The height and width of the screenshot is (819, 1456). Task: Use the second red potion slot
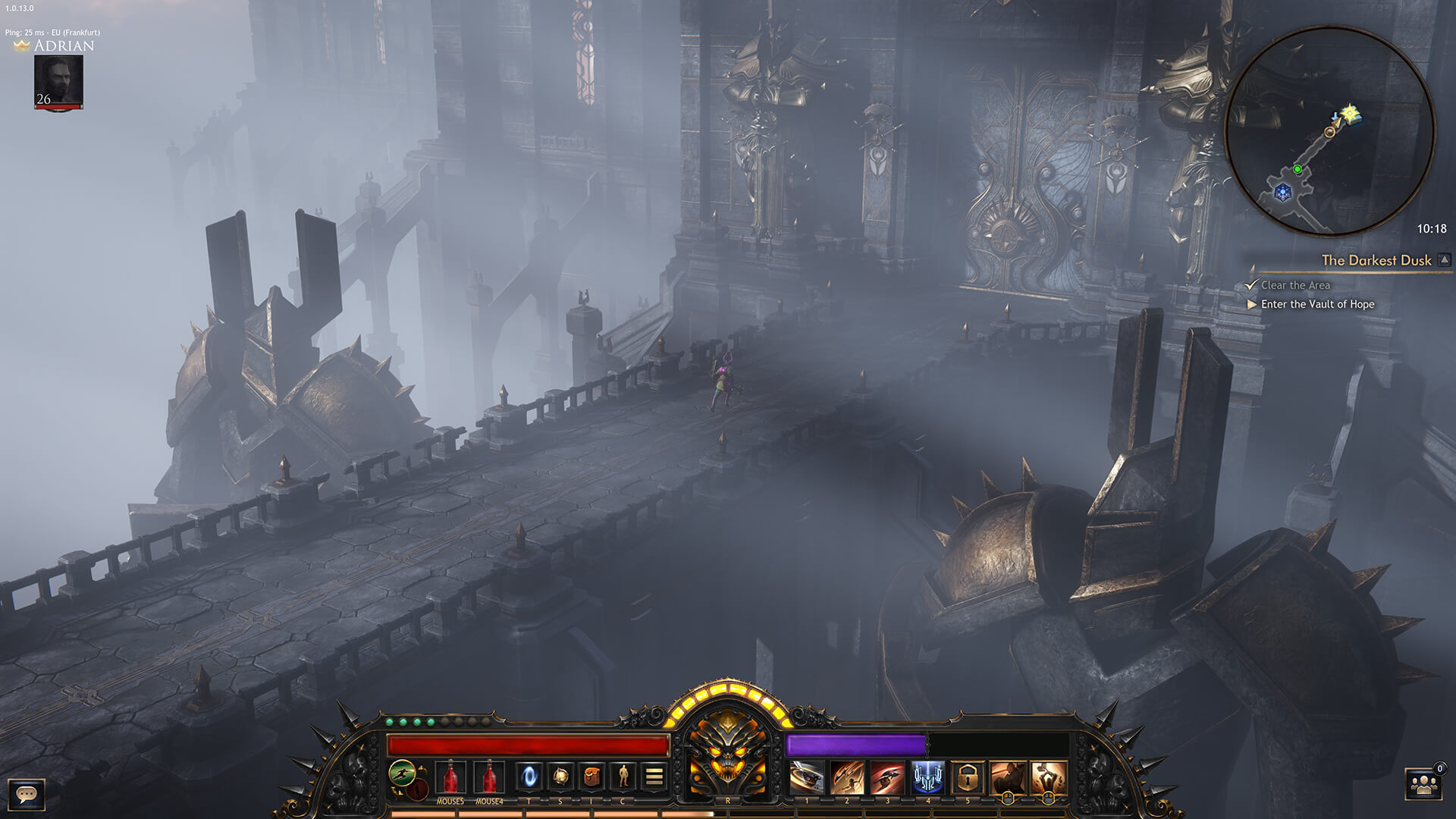(489, 777)
